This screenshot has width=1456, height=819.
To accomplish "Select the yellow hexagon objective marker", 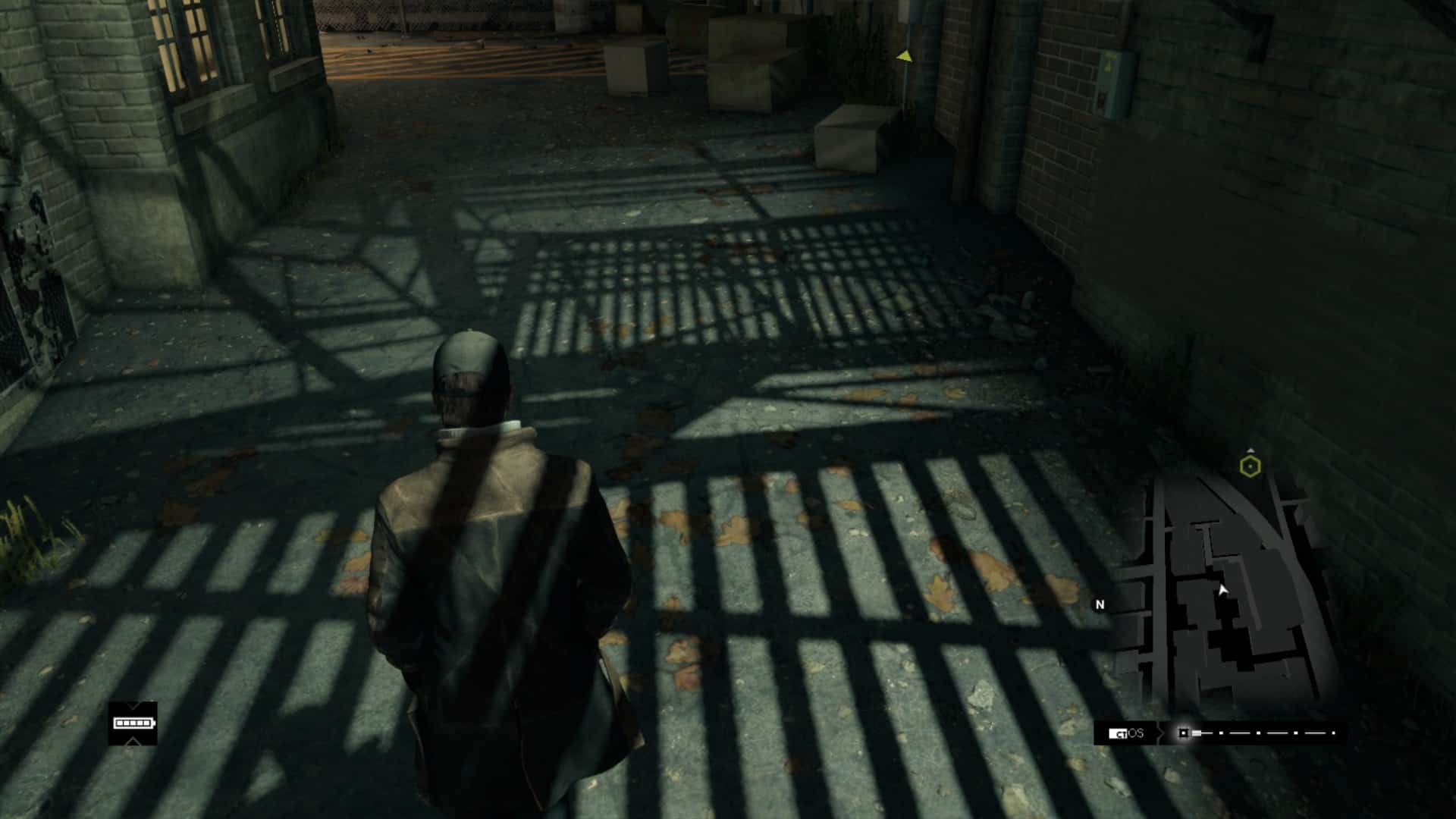I will click(1250, 466).
